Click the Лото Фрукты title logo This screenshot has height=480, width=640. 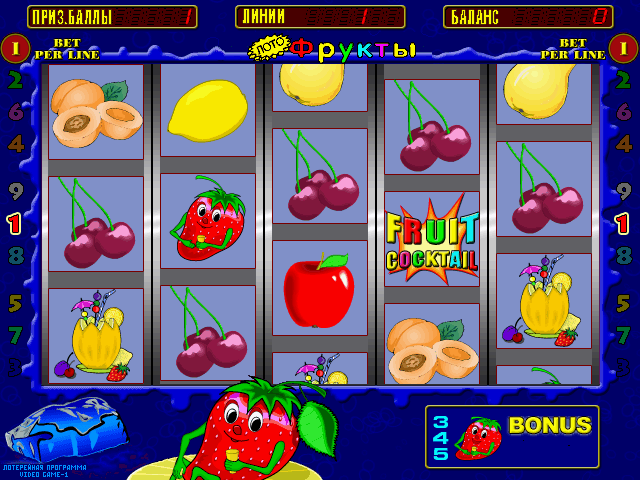[x=332, y=48]
